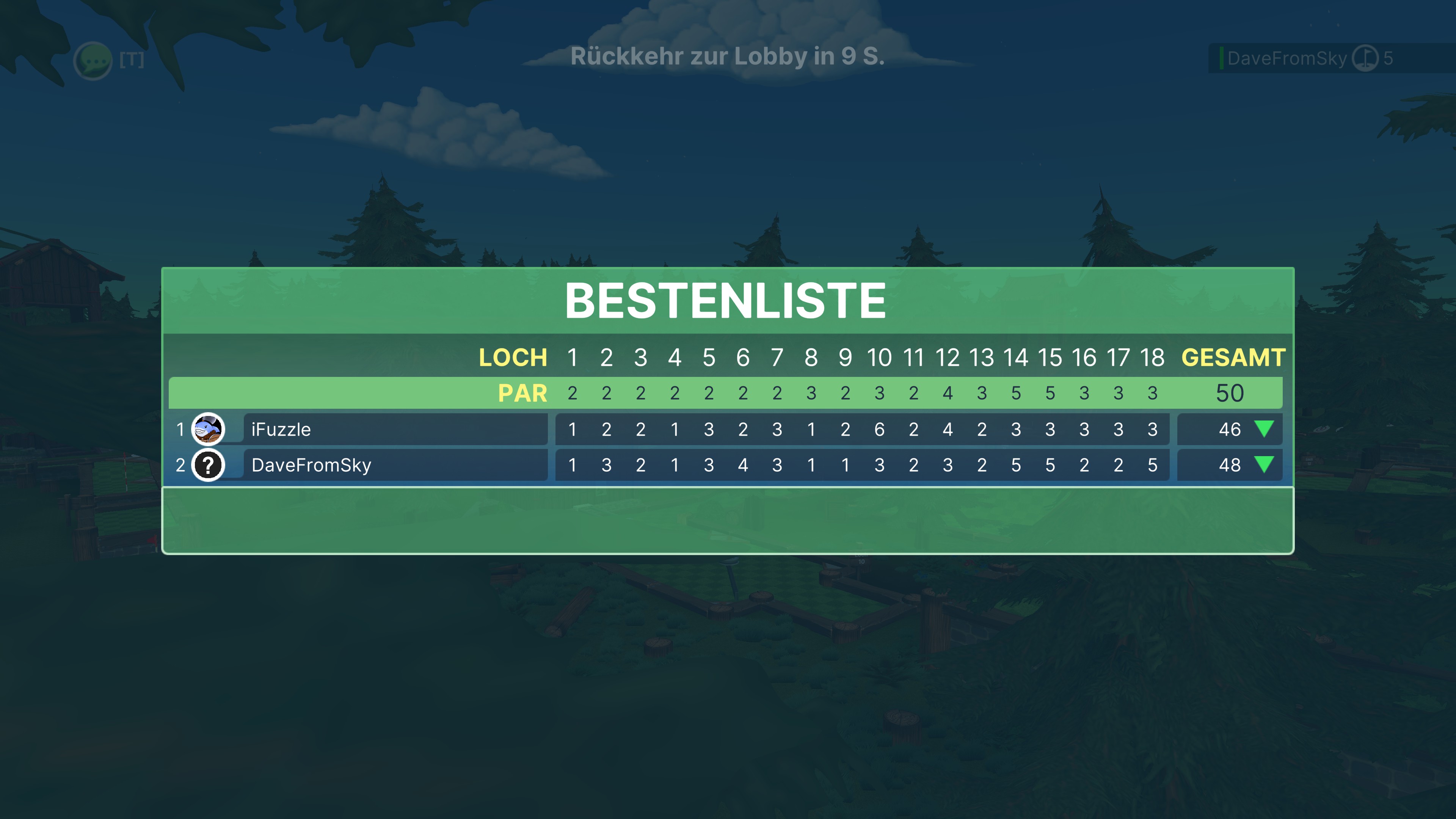The image size is (1456, 819).
Task: Click the player name DaveFromSky
Action: tap(311, 464)
